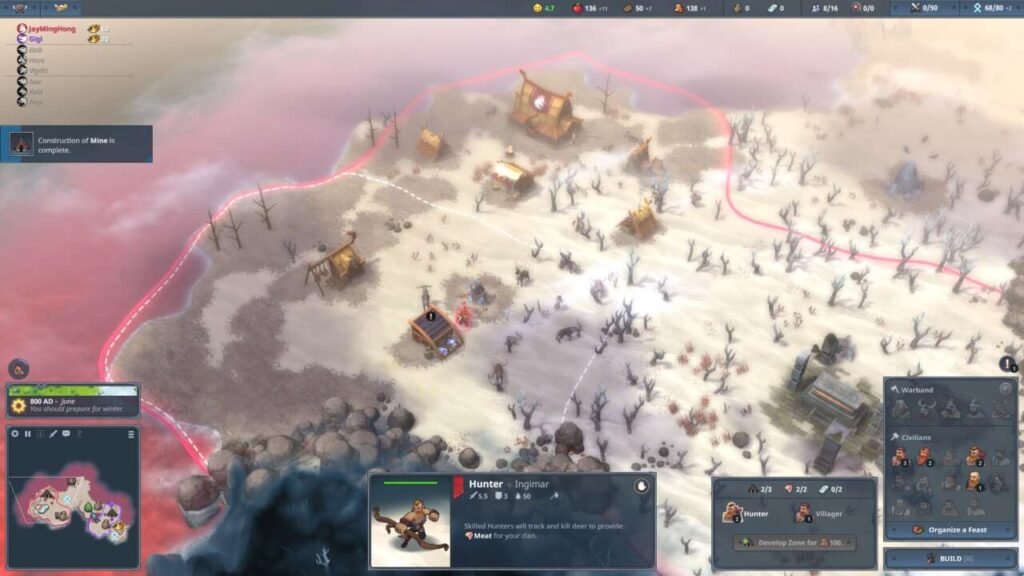1024x576 pixels.
Task: Click the 800 AD June season panel
Action: 73,401
